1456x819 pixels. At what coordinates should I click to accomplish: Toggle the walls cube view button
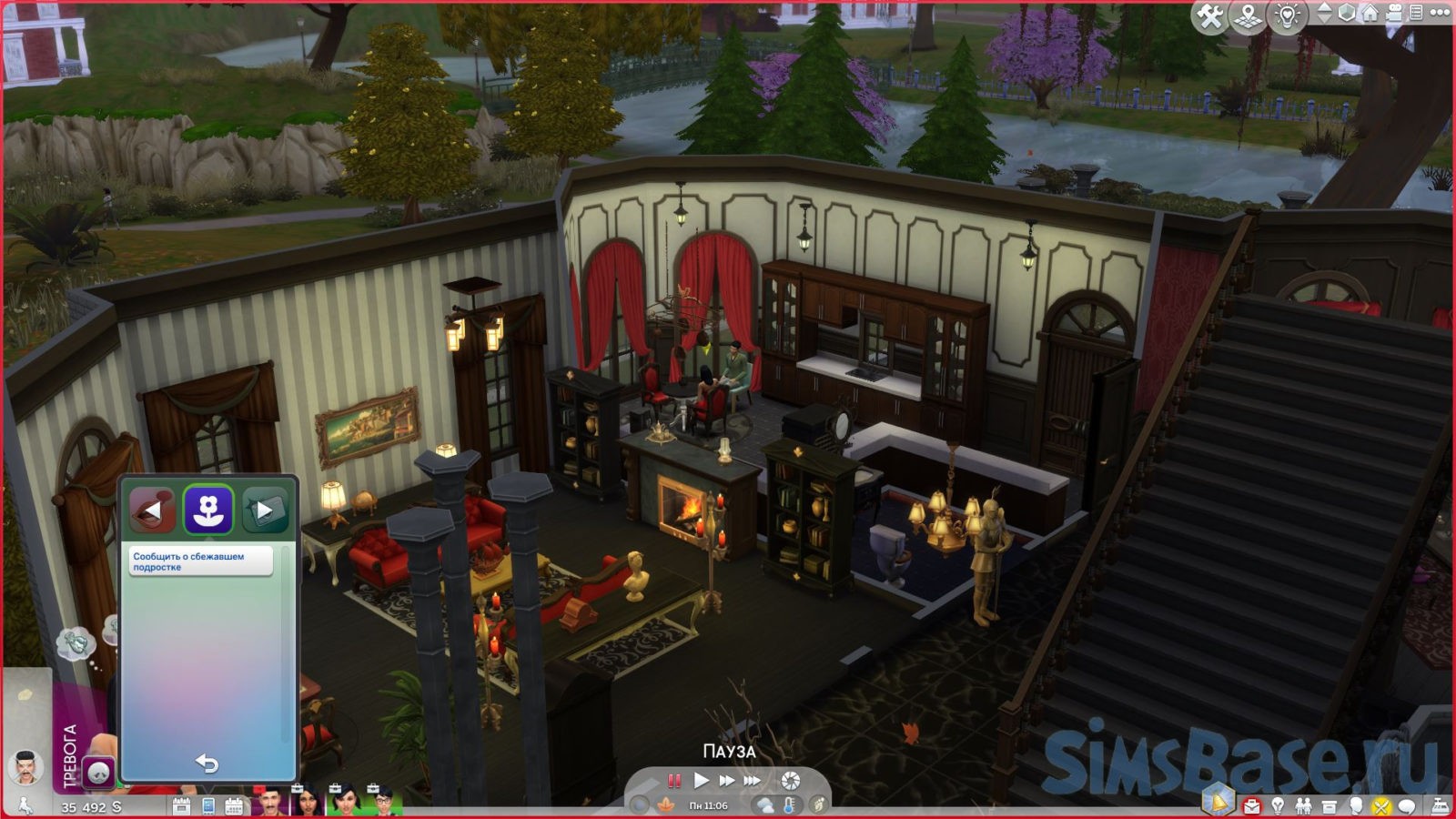click(1347, 14)
